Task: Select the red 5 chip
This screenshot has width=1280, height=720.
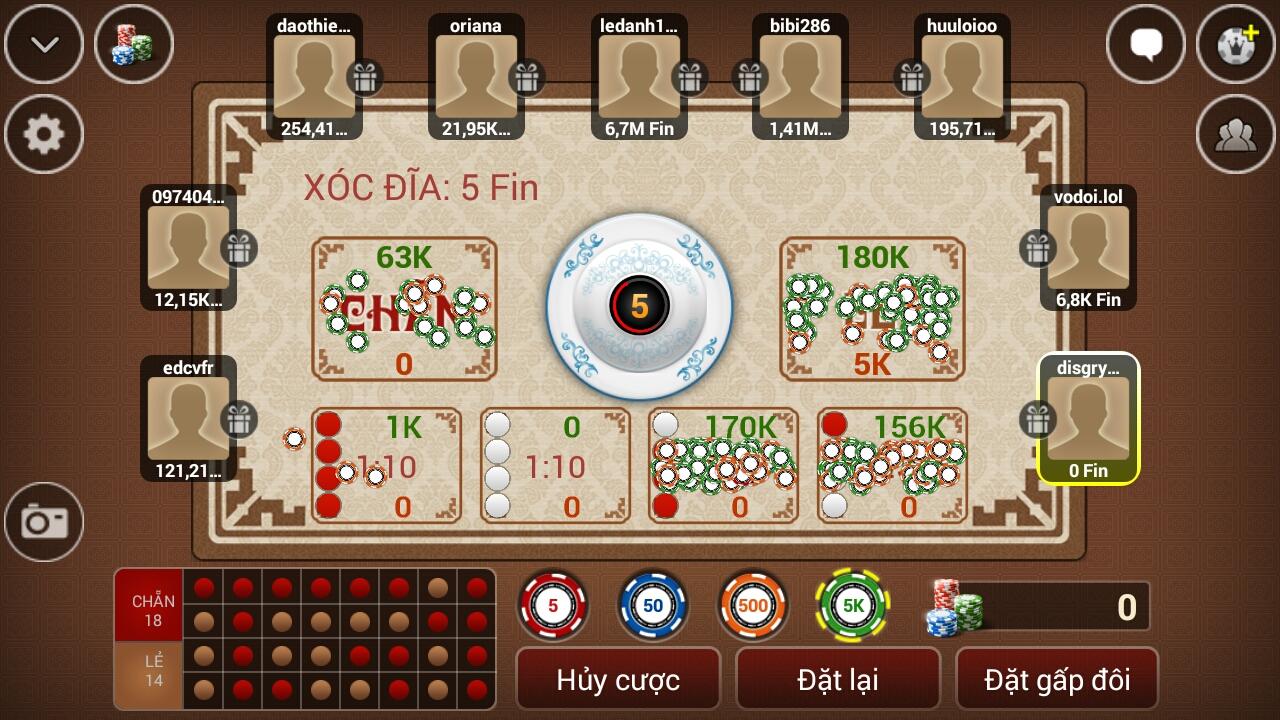Action: (x=553, y=605)
